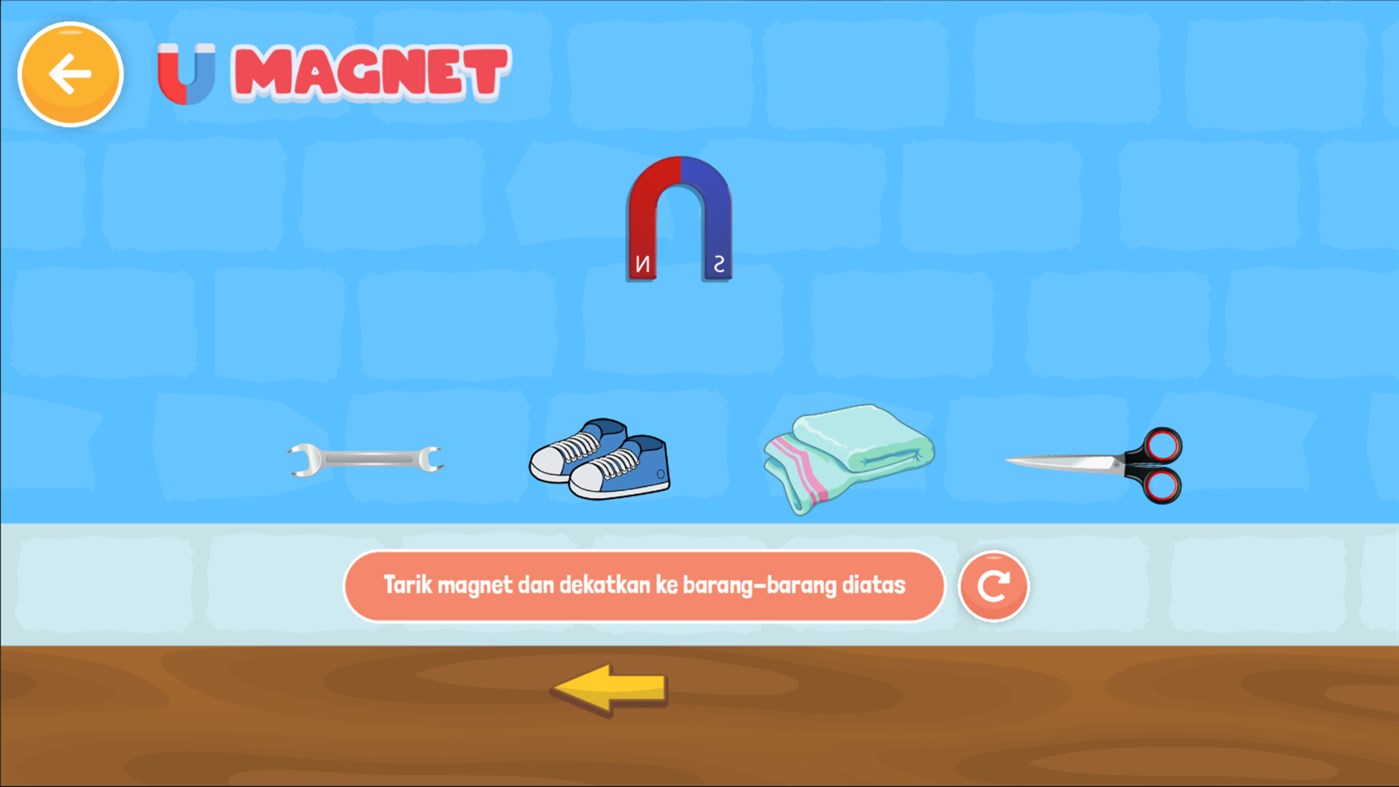Click the pink instruction banner

click(645, 586)
